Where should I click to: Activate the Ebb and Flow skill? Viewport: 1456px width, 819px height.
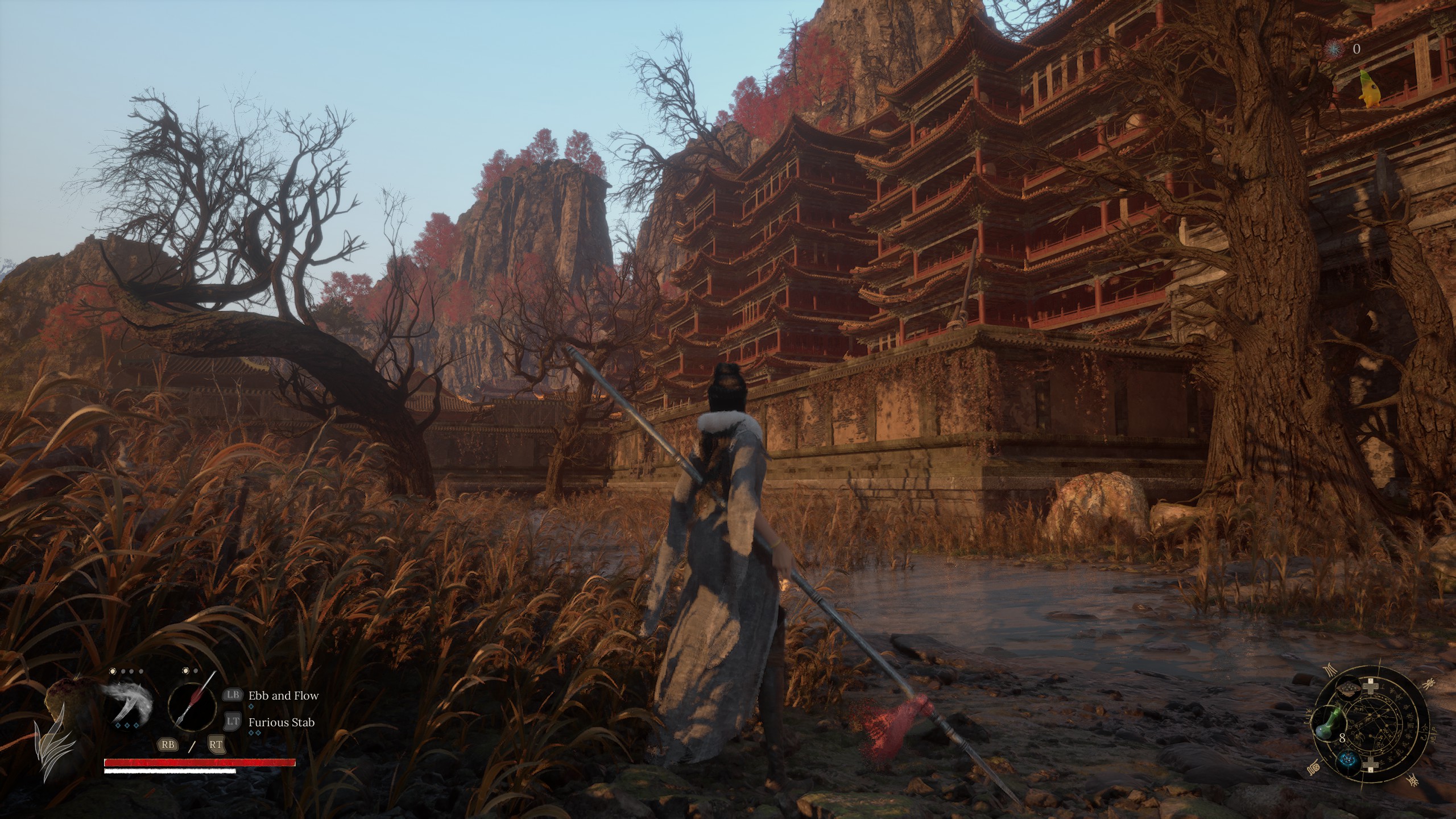coord(283,696)
